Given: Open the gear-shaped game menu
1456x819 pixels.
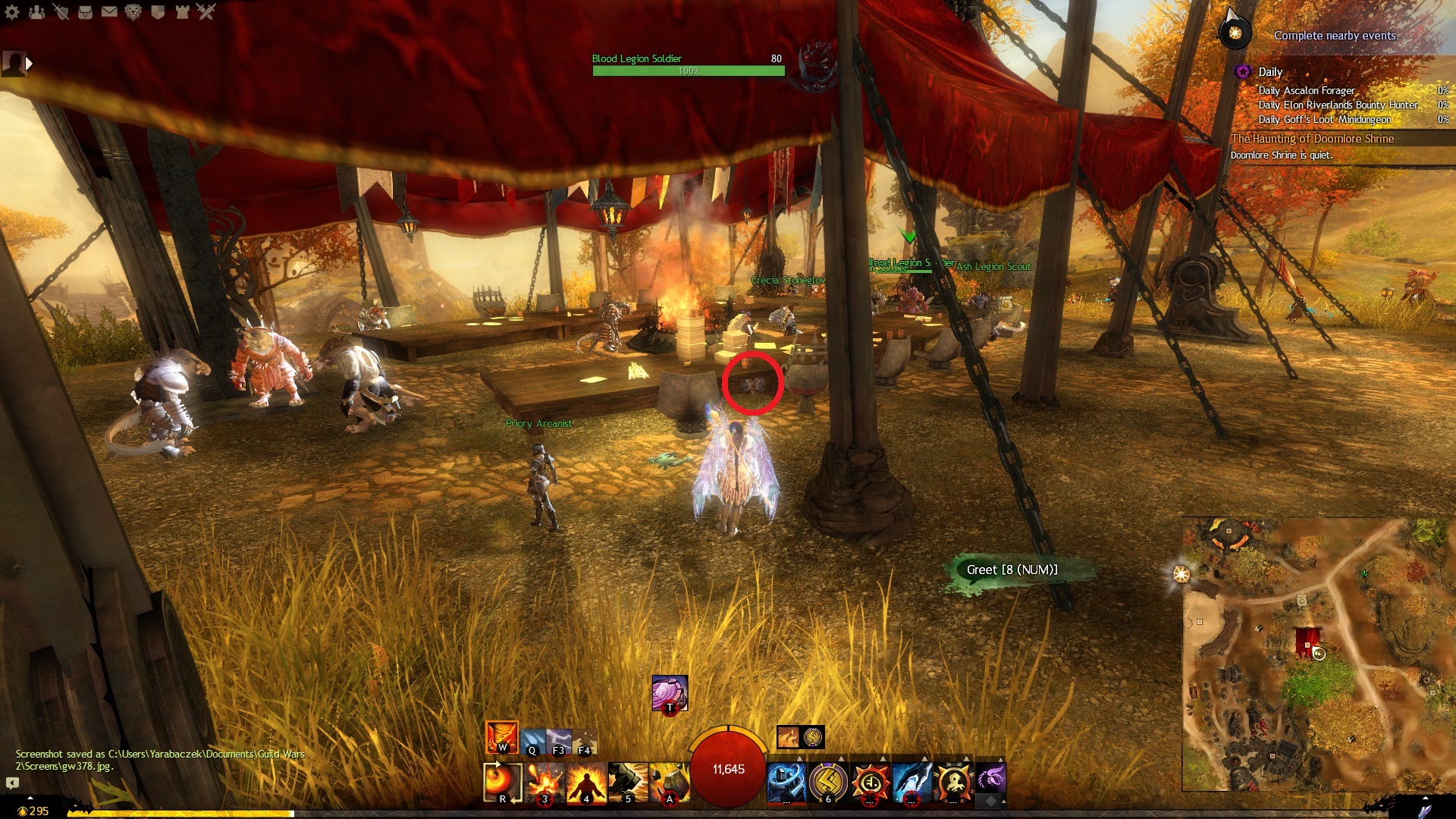Looking at the screenshot, I should (12, 12).
